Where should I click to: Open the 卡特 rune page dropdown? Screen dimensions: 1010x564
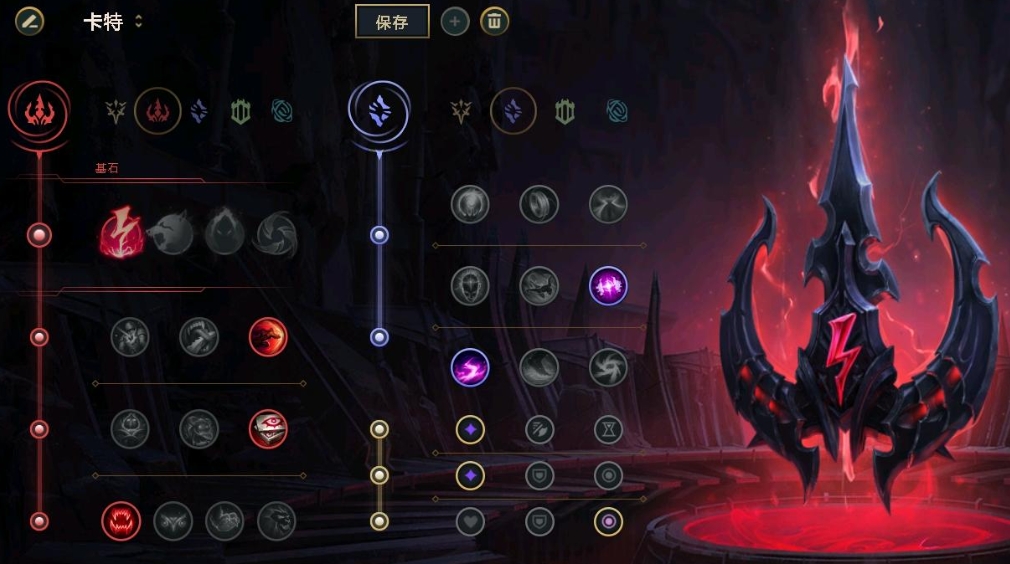tap(138, 22)
